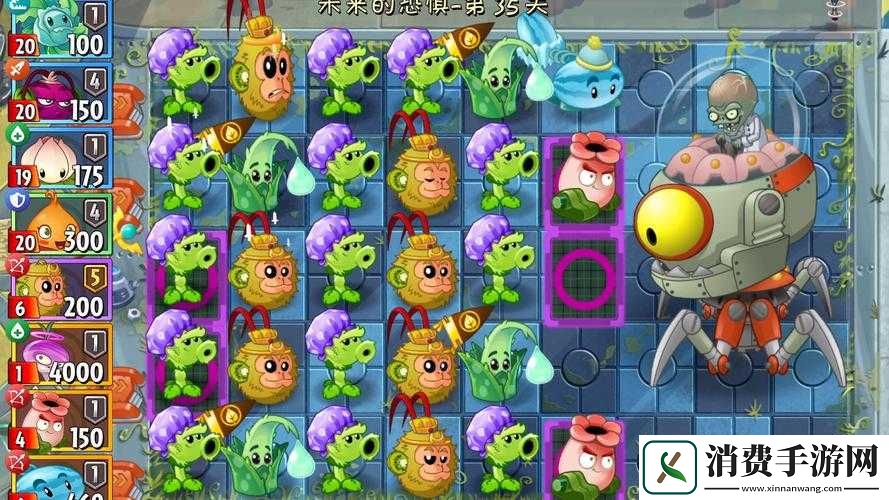Select the angry pink flower seed packet
Screen dimensions: 889x500
click(x=58, y=420)
